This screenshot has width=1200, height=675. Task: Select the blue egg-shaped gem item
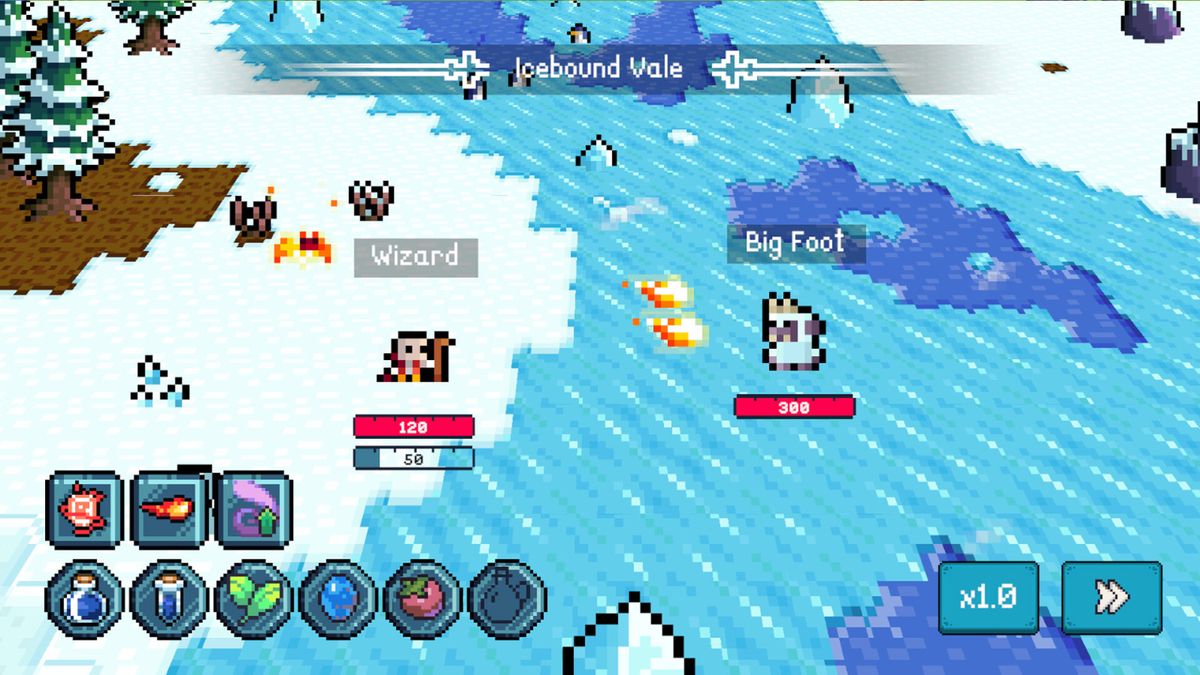[338, 598]
